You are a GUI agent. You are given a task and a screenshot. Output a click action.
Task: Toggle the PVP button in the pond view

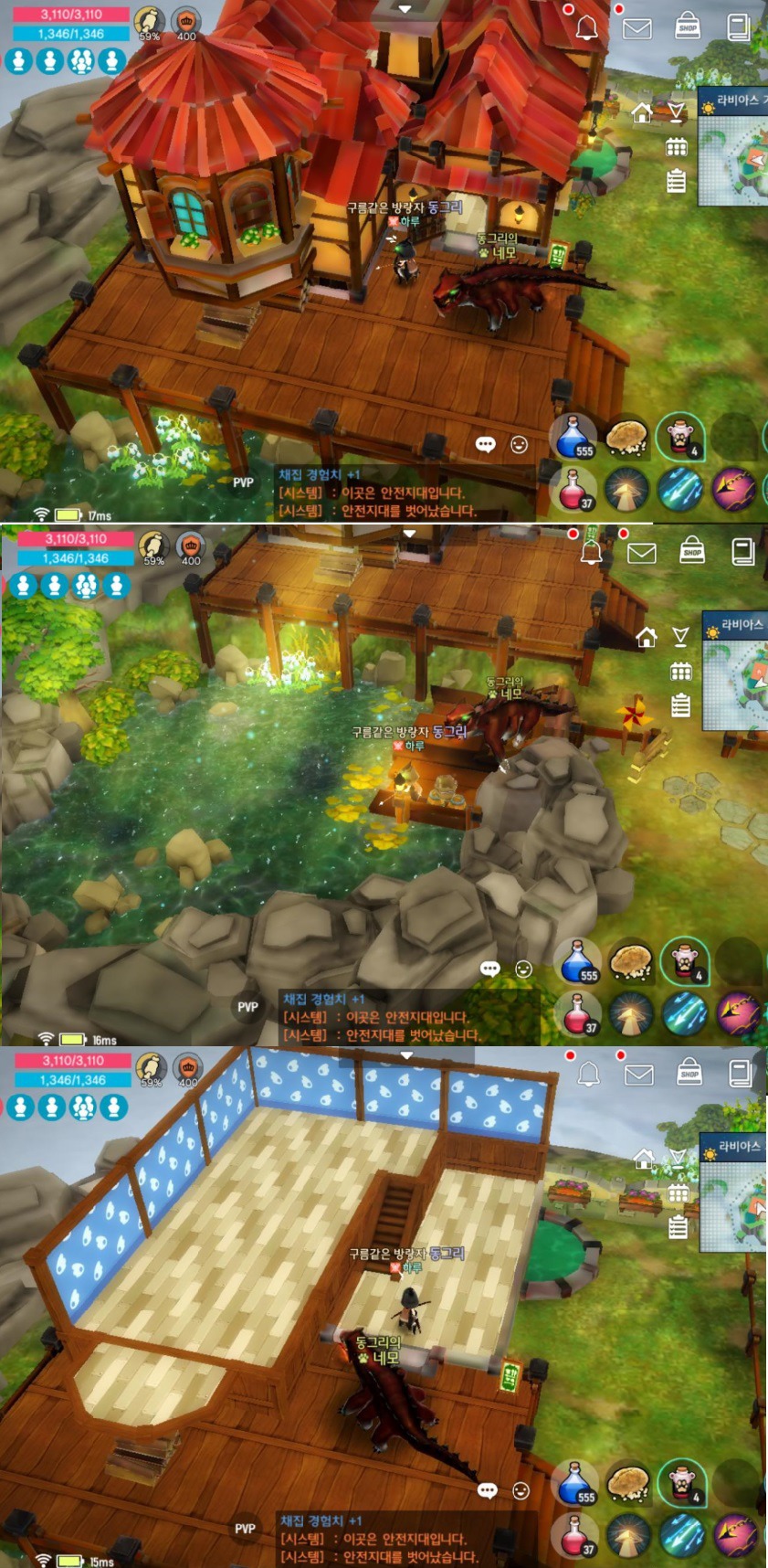tap(247, 1007)
